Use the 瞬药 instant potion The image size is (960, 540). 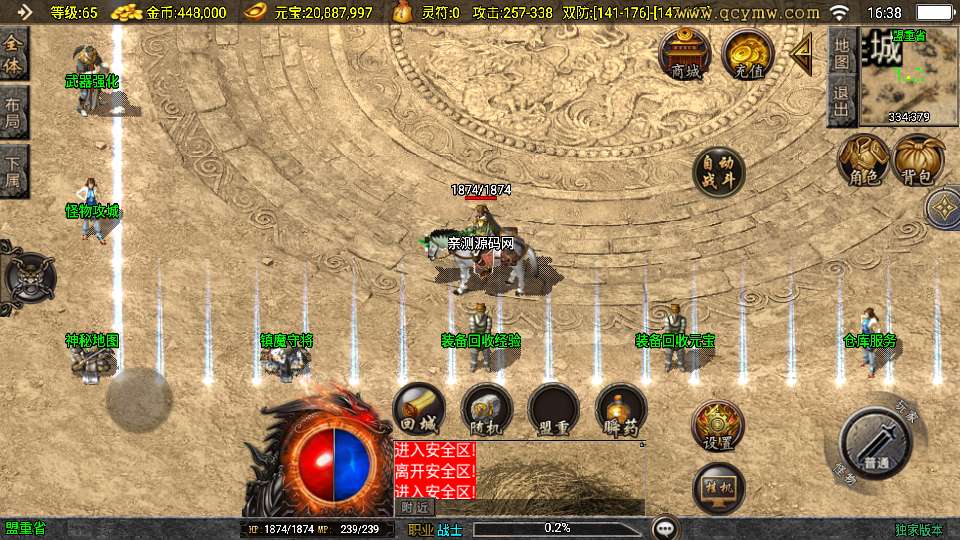coord(620,410)
